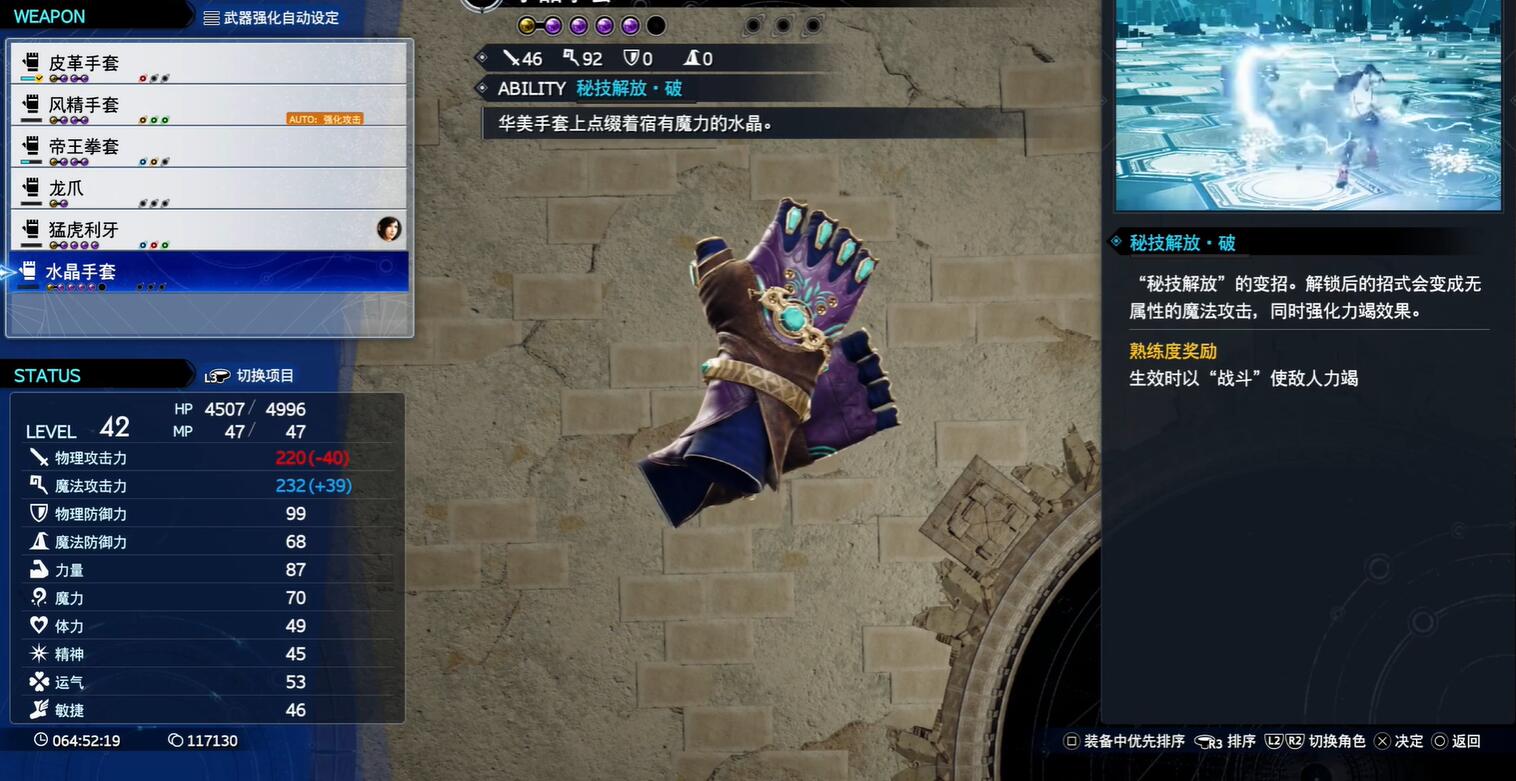
Task: Select the 皮革手套 weapon entry
Action: (208, 63)
